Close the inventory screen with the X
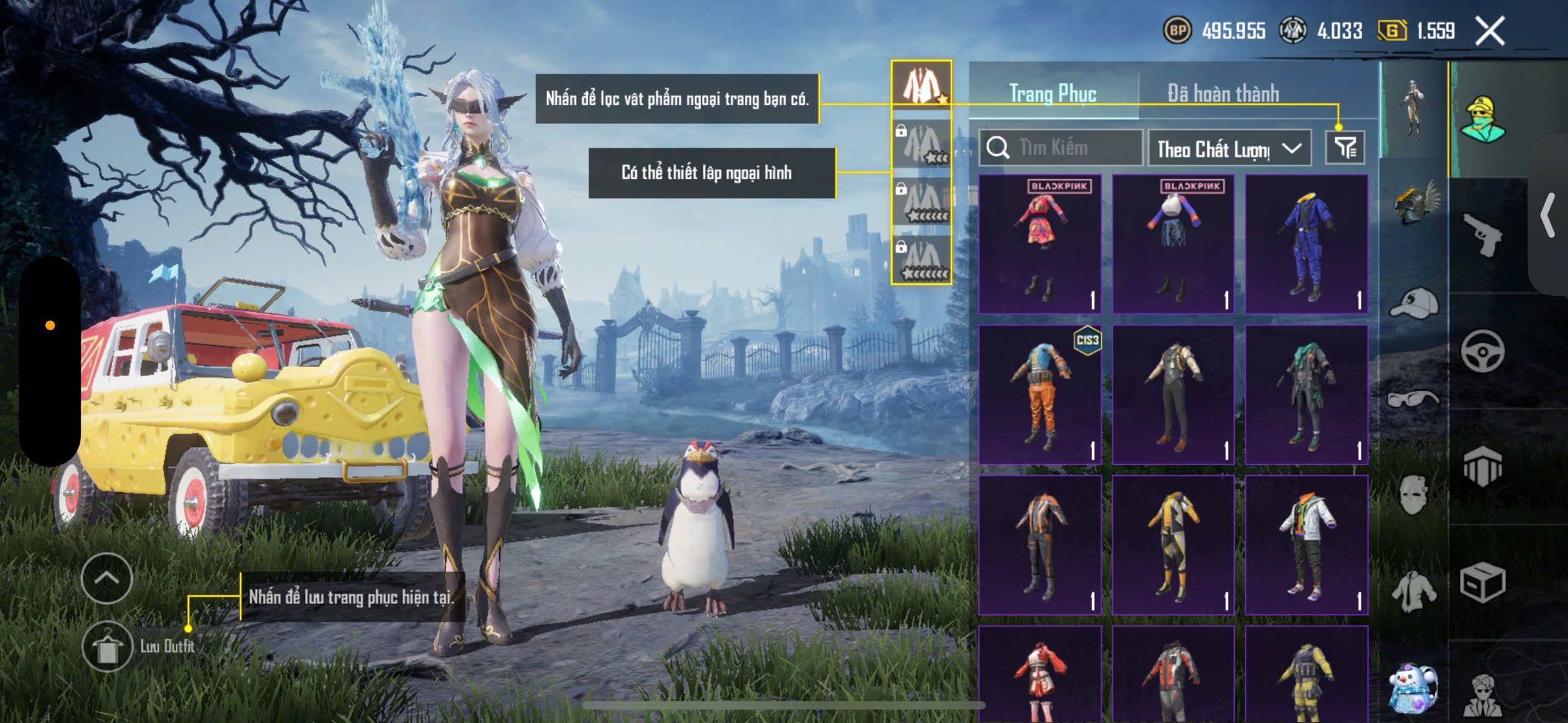 1490,31
